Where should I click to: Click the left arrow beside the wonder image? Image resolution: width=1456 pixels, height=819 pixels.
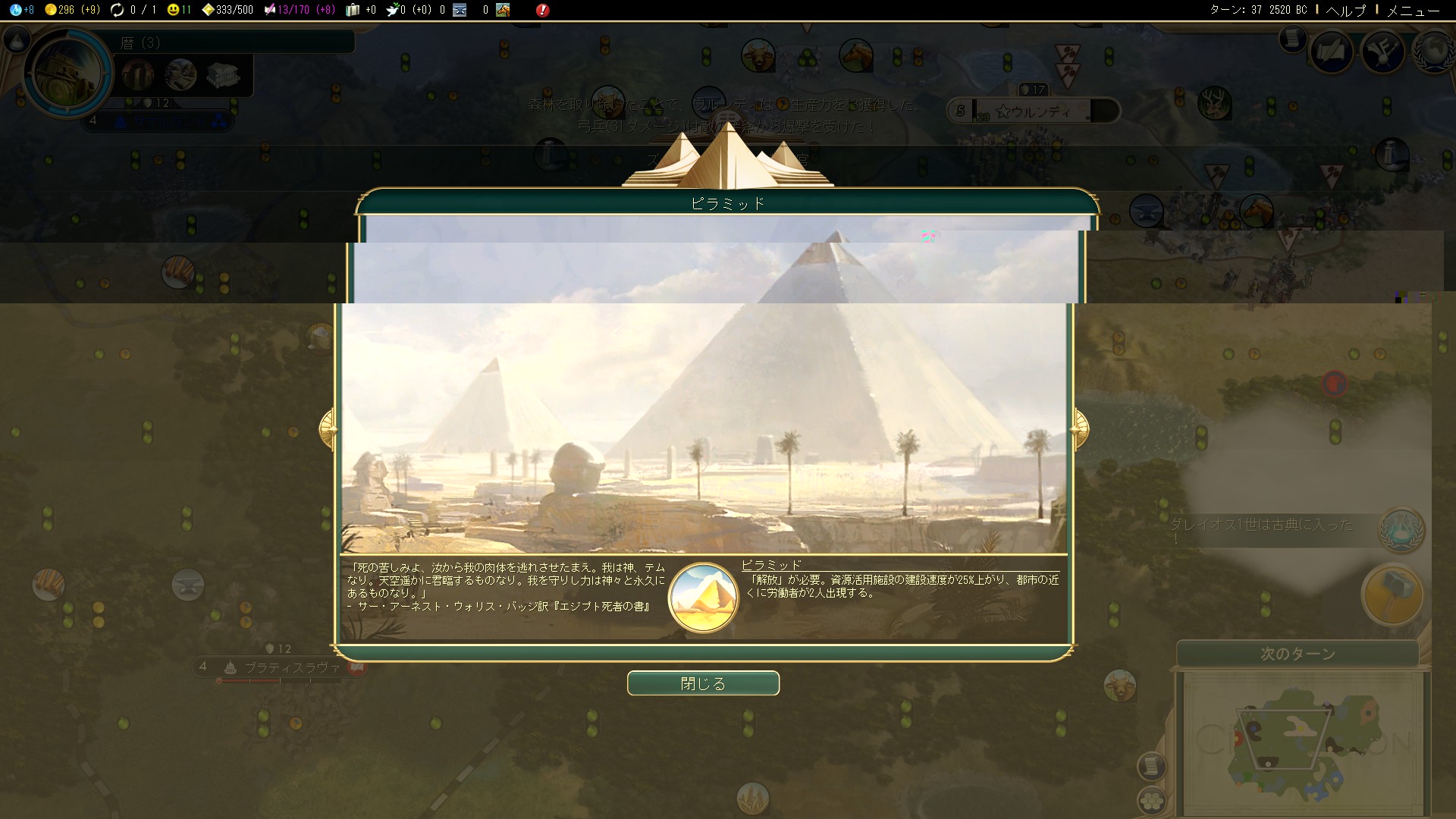(328, 428)
